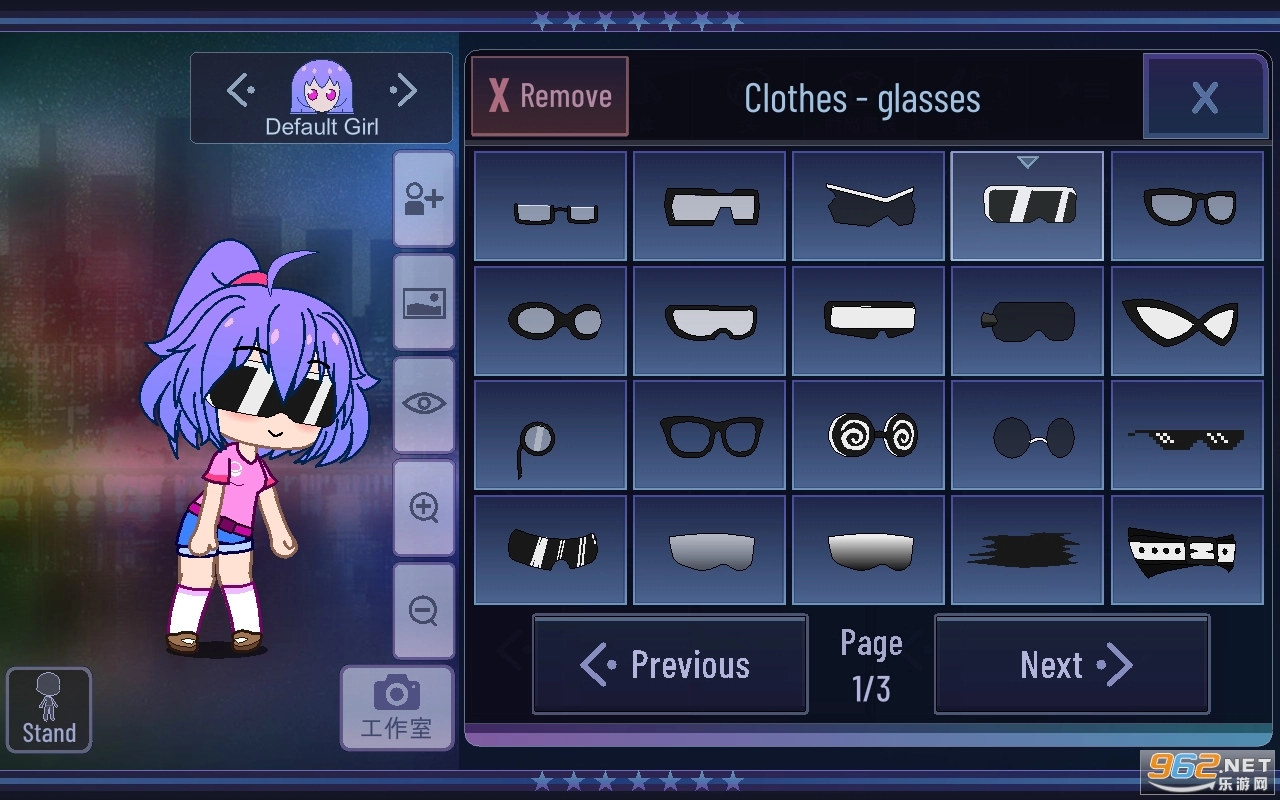Viewport: 1280px width, 800px height.
Task: Select the add character icon
Action: point(423,198)
